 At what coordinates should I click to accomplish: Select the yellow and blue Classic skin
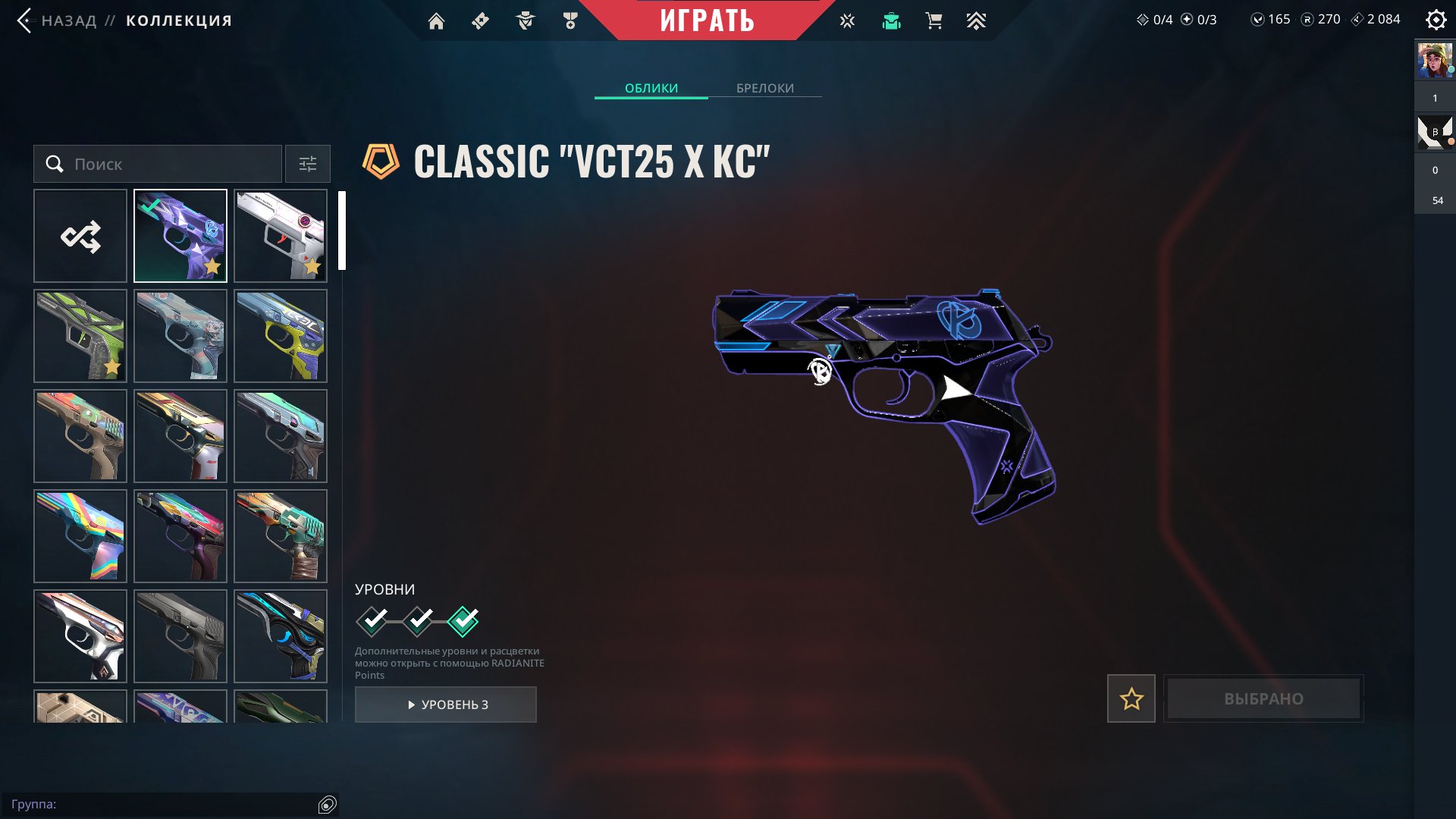click(x=281, y=336)
